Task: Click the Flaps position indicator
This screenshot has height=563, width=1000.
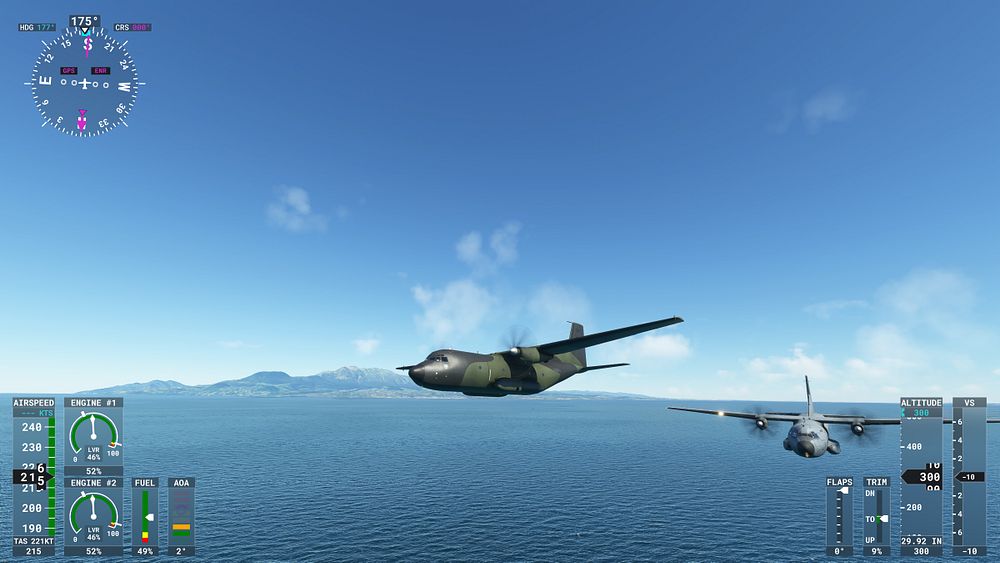Action: pyautogui.click(x=840, y=515)
